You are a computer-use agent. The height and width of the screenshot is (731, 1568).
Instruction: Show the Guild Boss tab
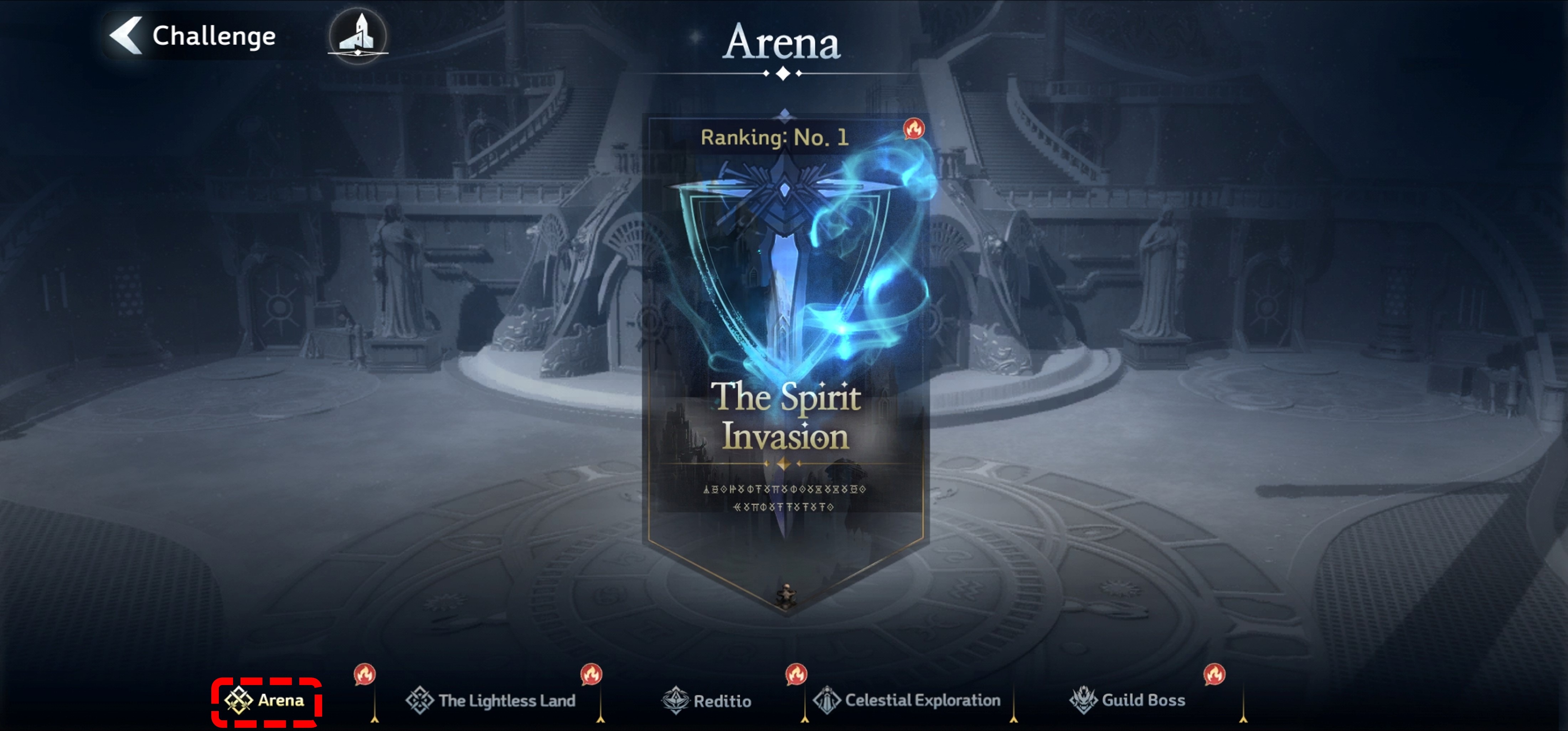tap(1128, 701)
